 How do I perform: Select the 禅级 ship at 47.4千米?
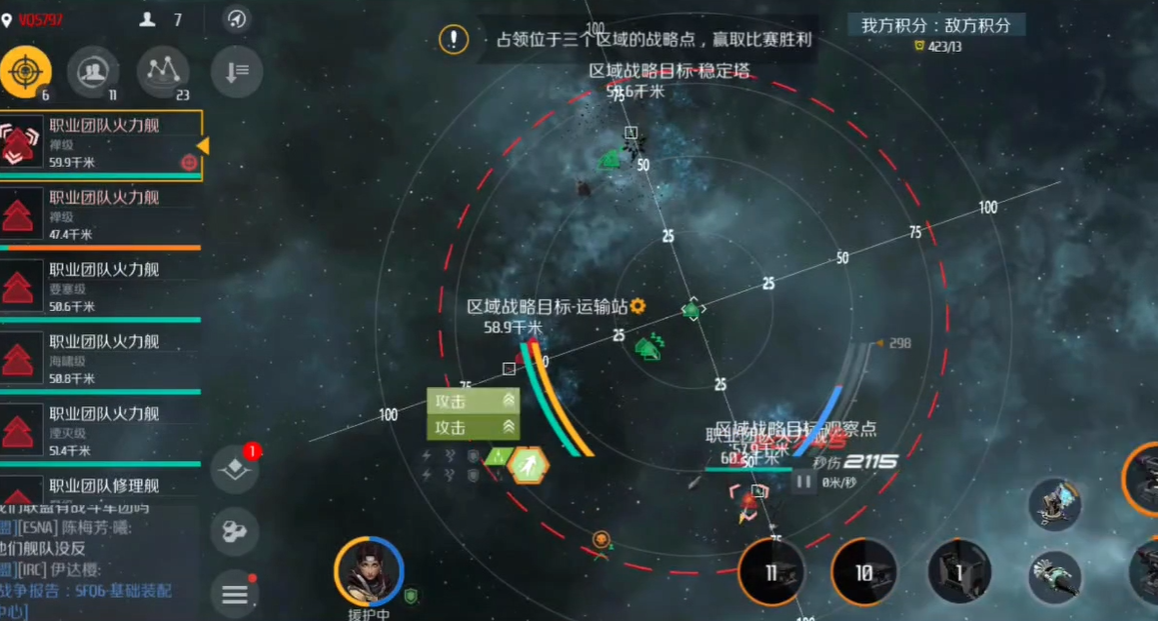100,215
